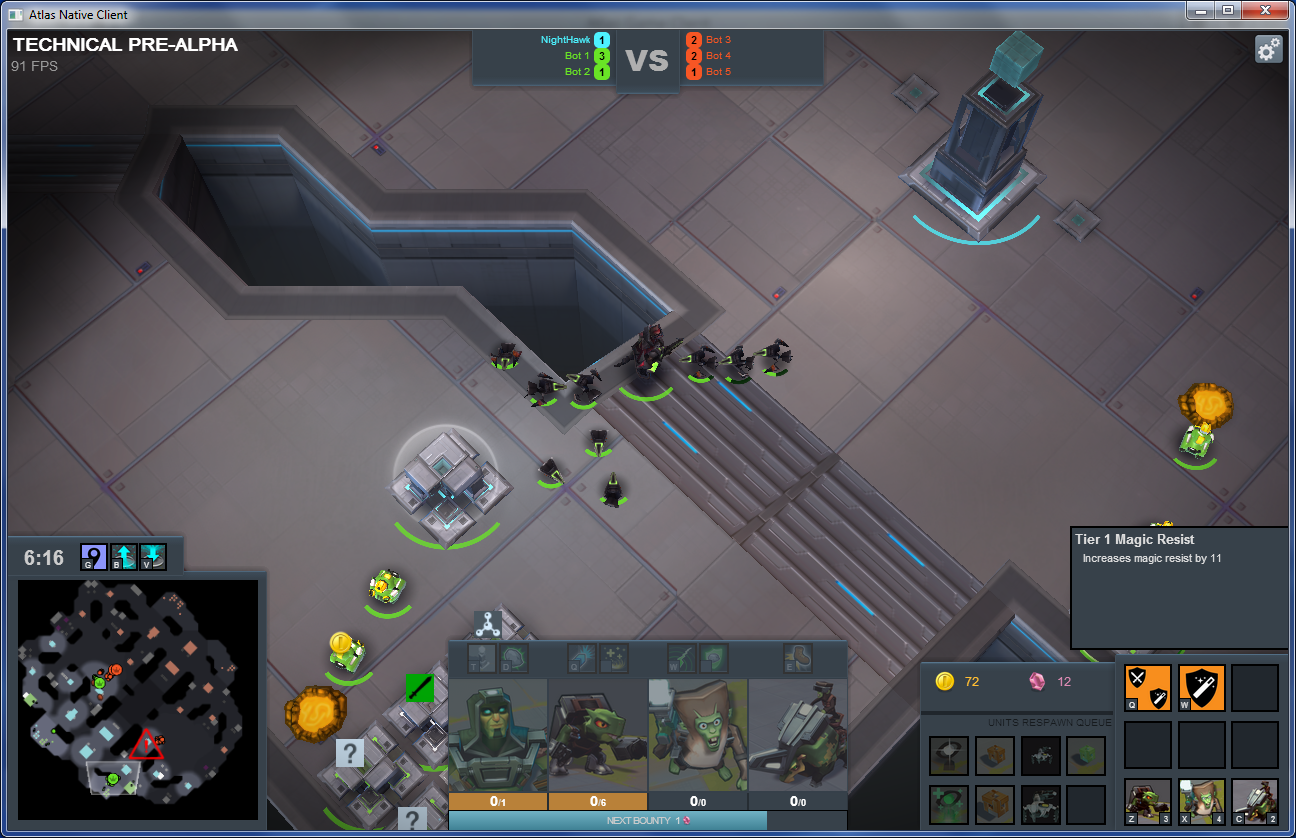Viewport: 1296px width, 838px height.
Task: Activate the rock throw ability marked D
Action: (514, 658)
